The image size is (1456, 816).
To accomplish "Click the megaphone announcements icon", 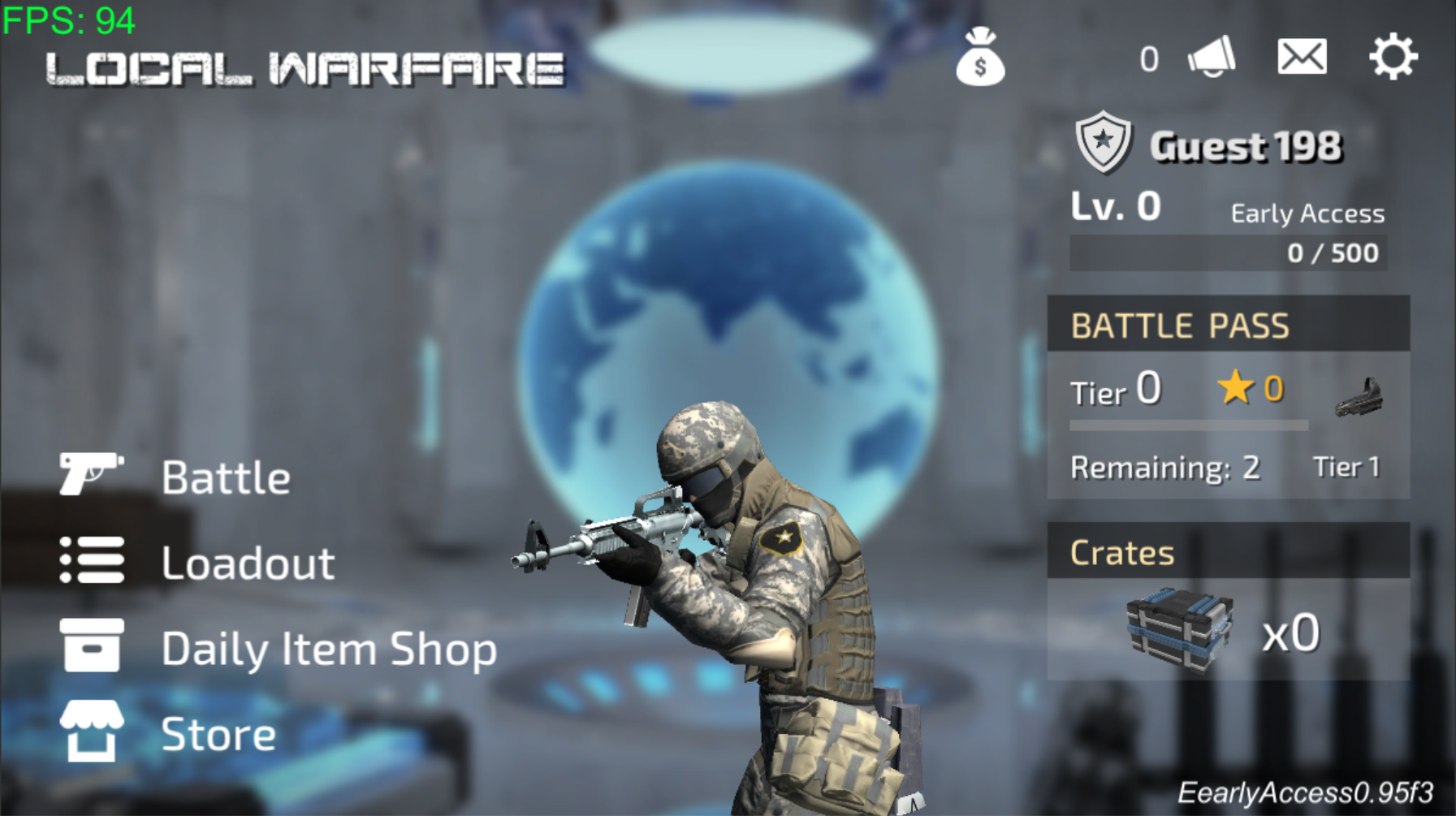I will pos(1210,57).
